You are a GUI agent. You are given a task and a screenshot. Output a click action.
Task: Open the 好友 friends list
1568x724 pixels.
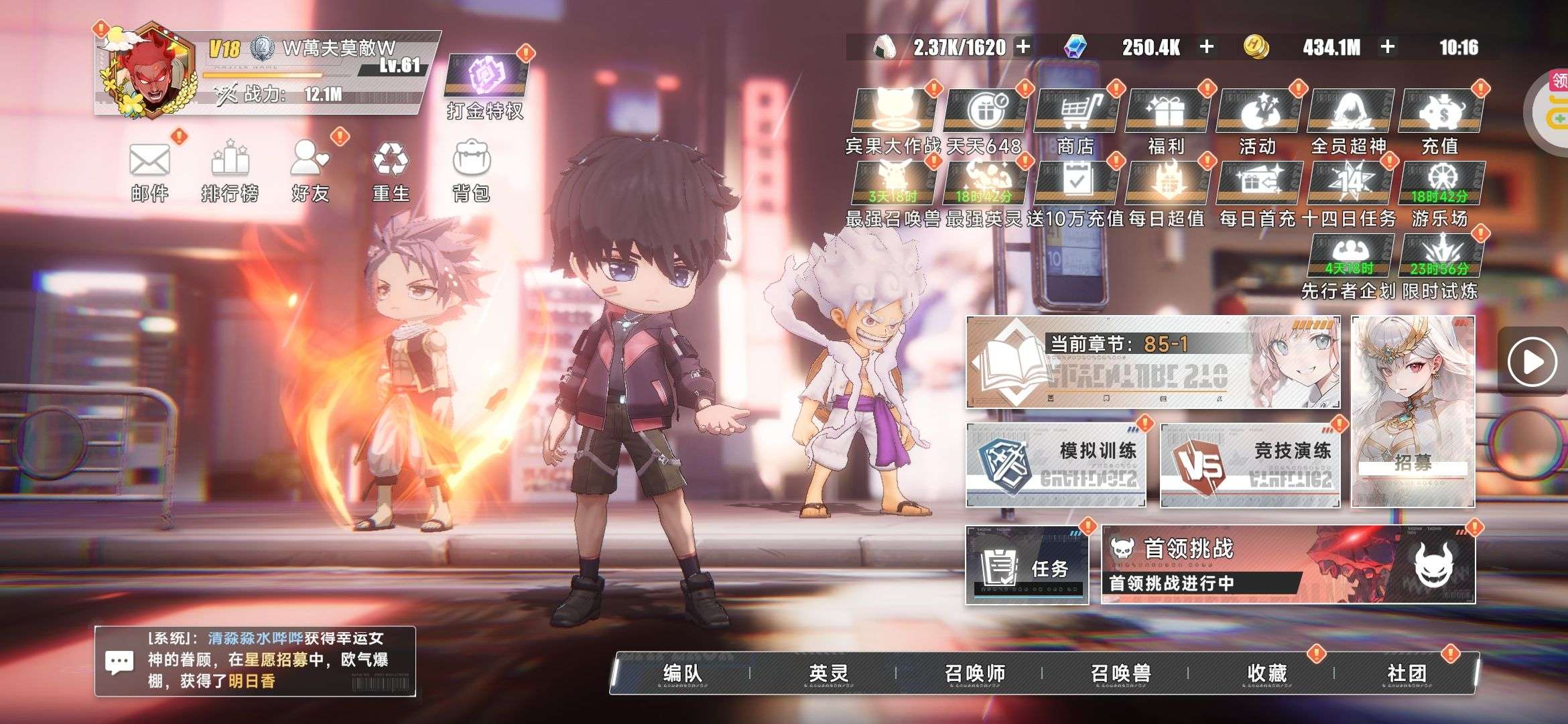[310, 162]
